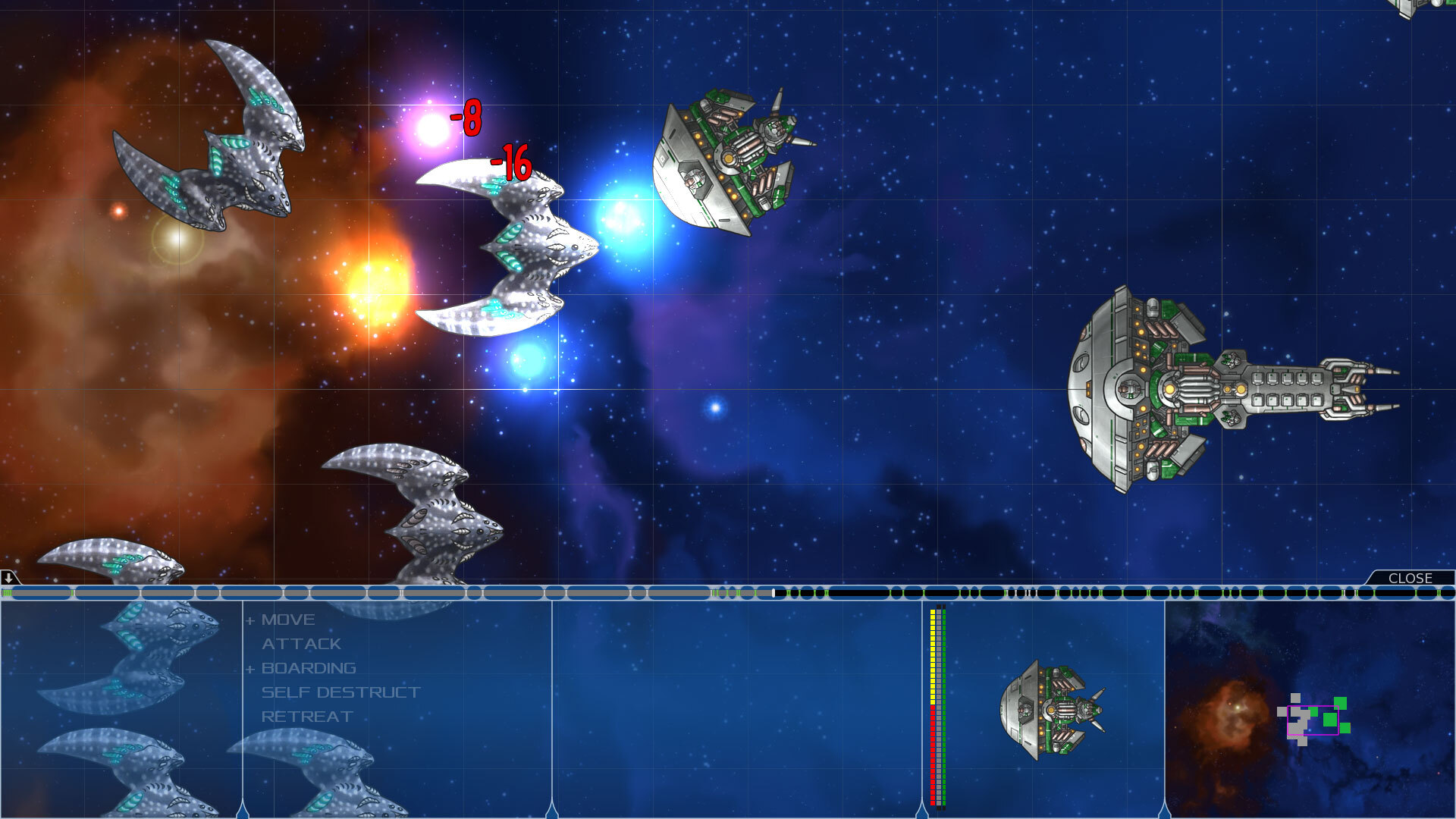Collapse the panel using the down-arrow icon
The height and width of the screenshot is (819, 1456).
8,579
